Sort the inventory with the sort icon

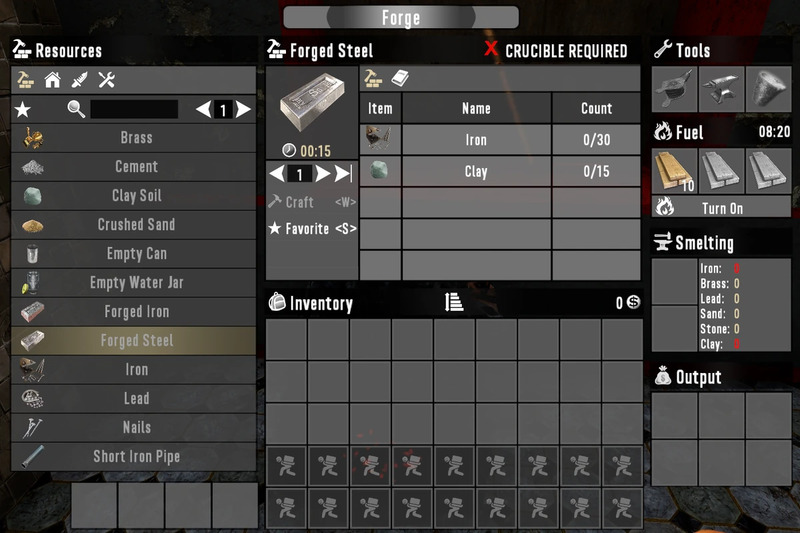(x=453, y=303)
